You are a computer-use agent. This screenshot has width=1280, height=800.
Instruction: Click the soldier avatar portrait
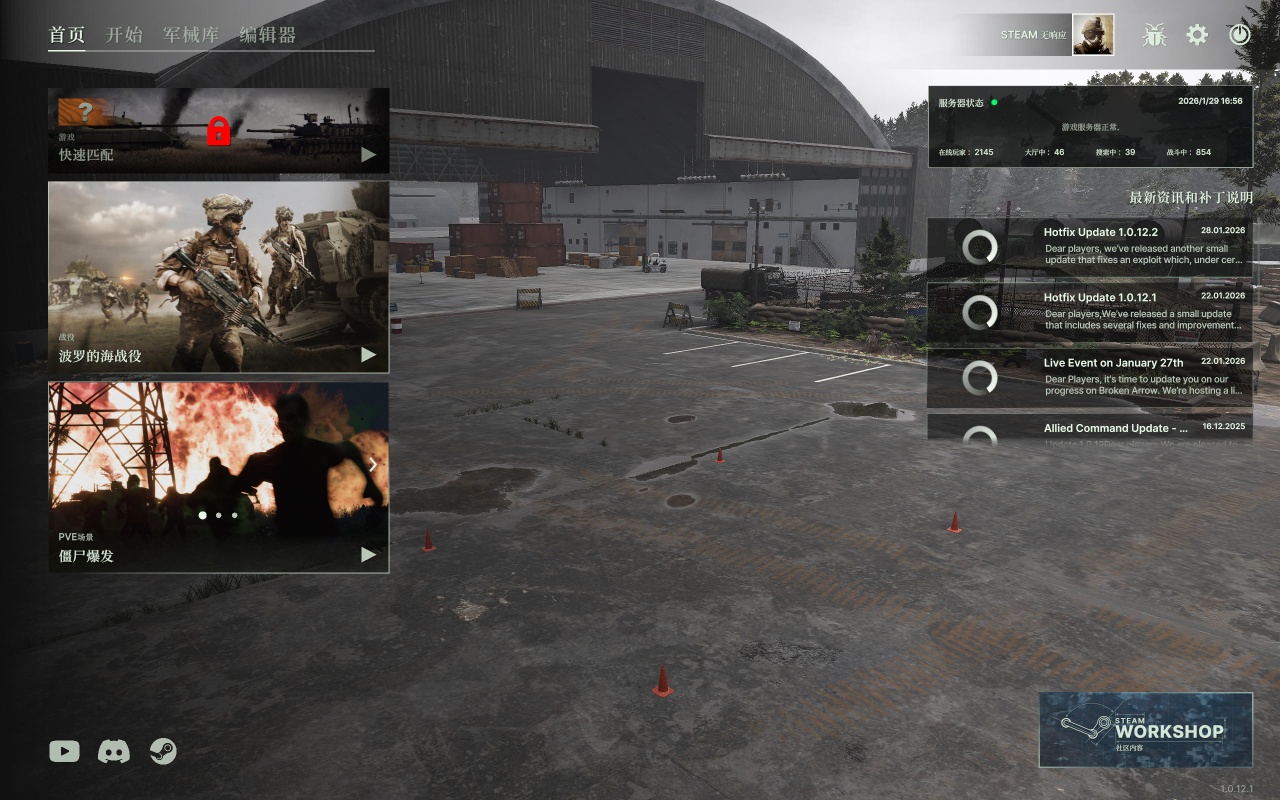point(1093,34)
